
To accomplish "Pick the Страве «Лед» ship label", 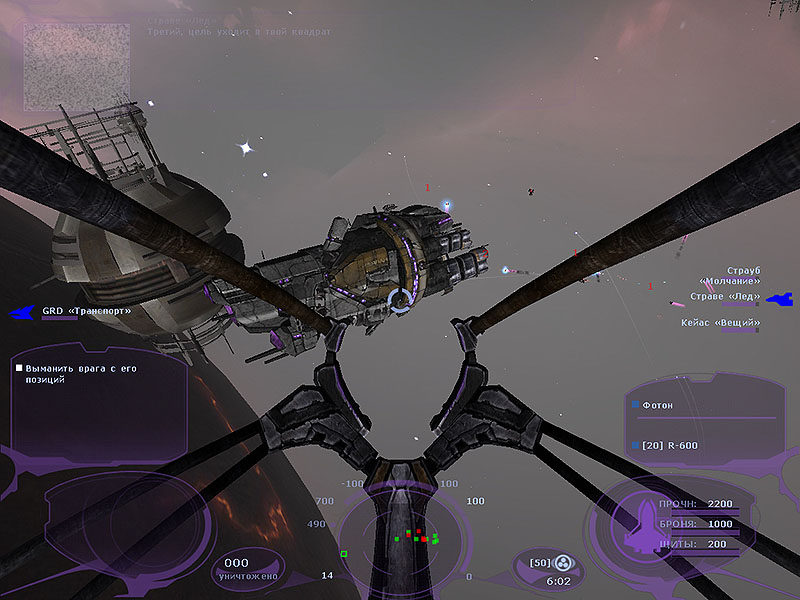I will [x=724, y=296].
